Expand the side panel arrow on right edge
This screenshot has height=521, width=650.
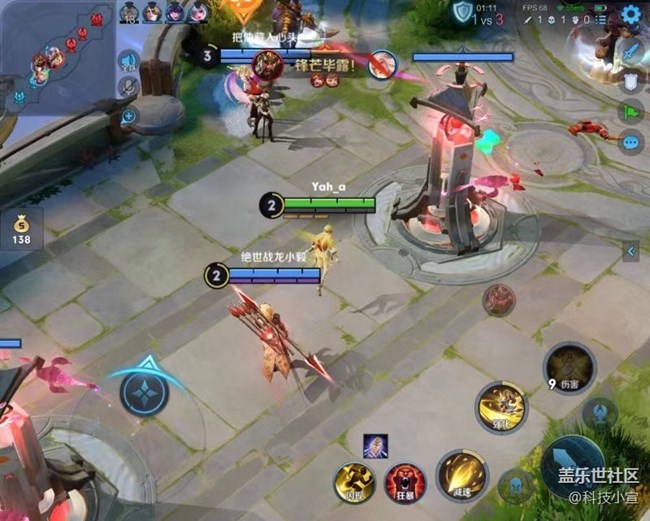click(x=631, y=250)
